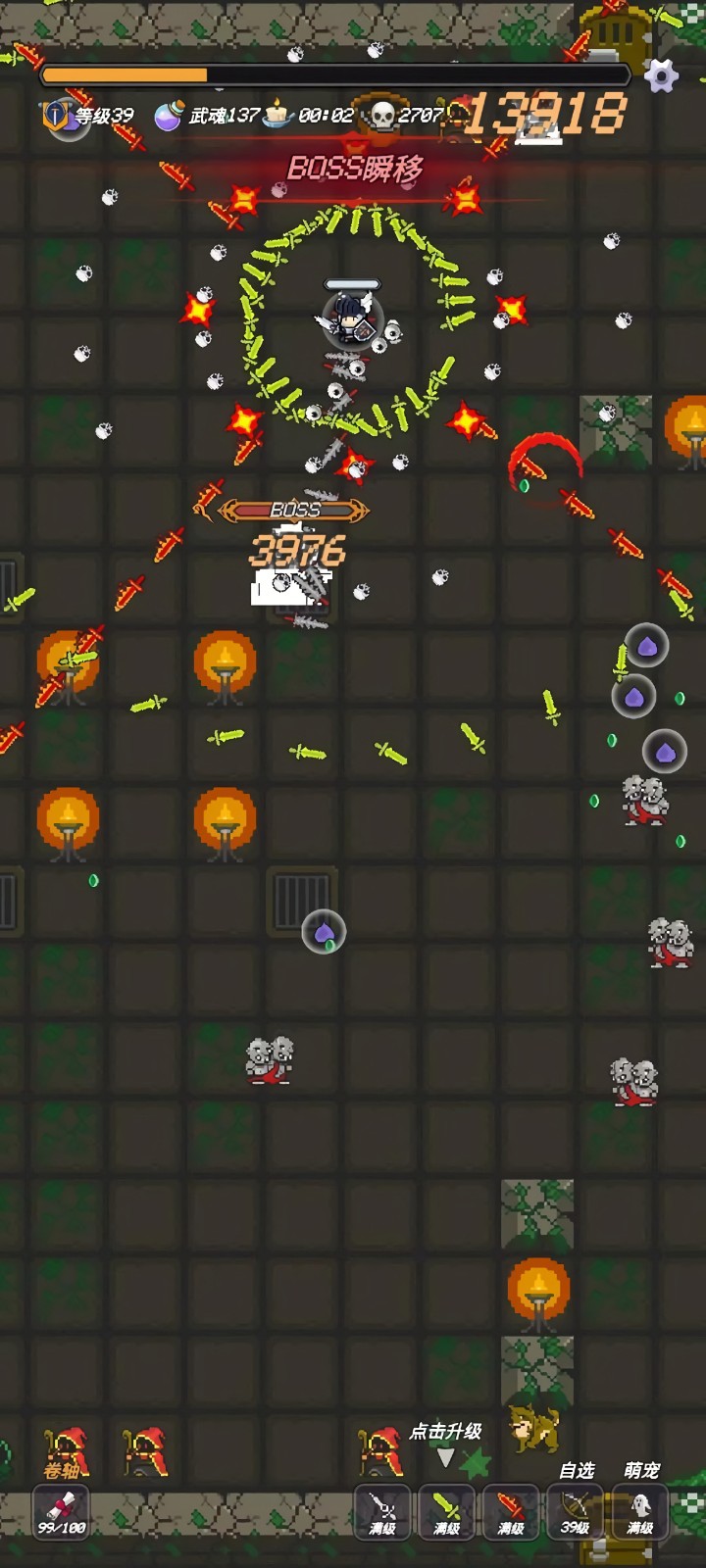Upgrade the level 39 bow skill
This screenshot has height=1568, width=706.
(576, 1511)
